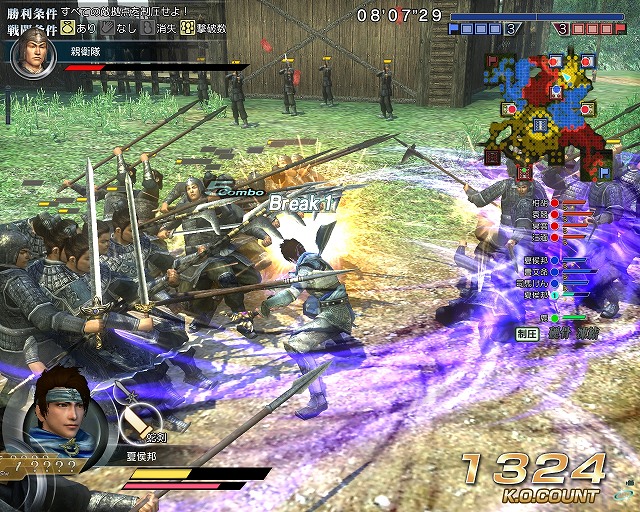Click the yellow pouch battle condition icon

[70, 30]
